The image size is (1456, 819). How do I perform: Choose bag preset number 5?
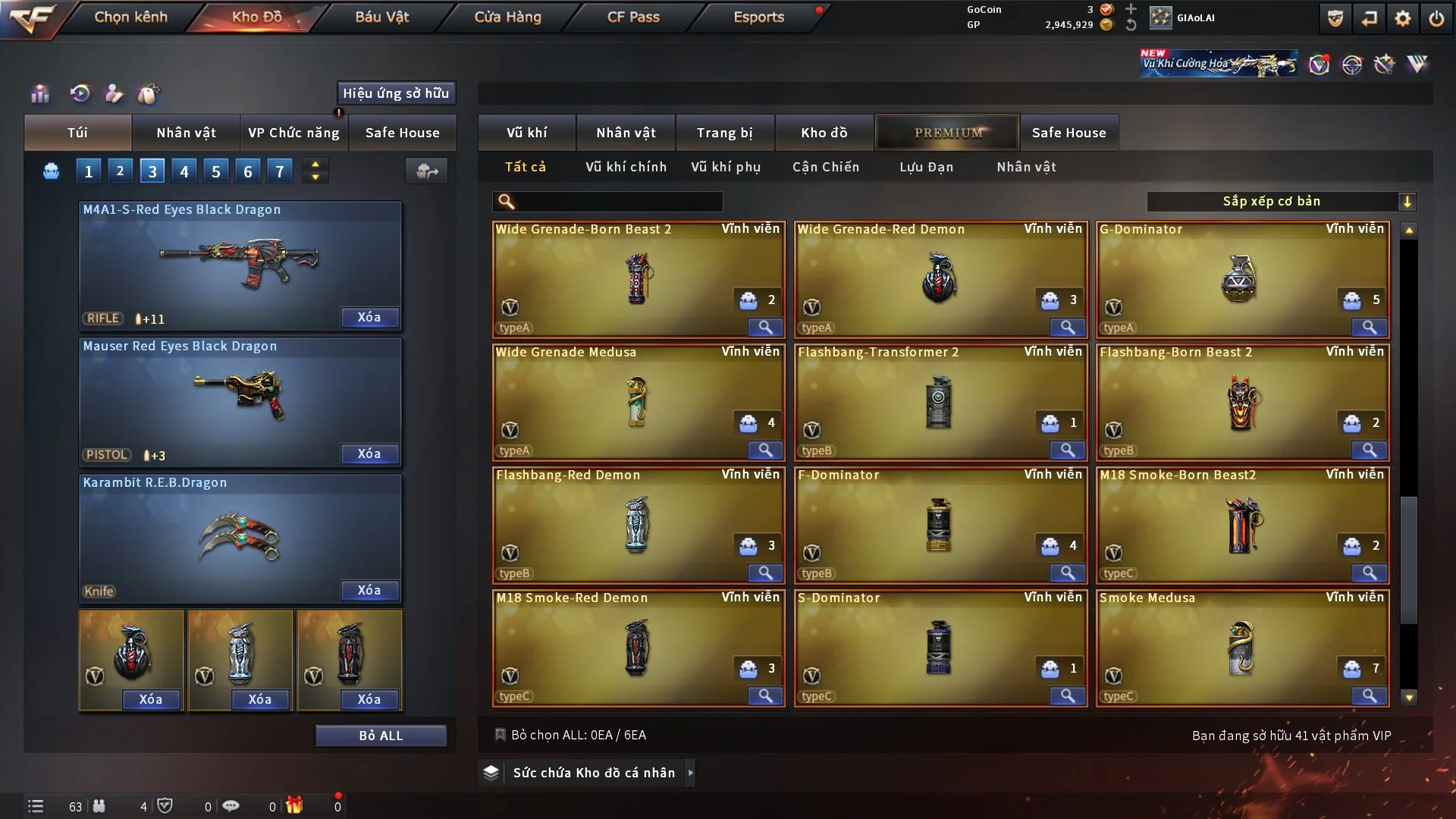coord(216,171)
